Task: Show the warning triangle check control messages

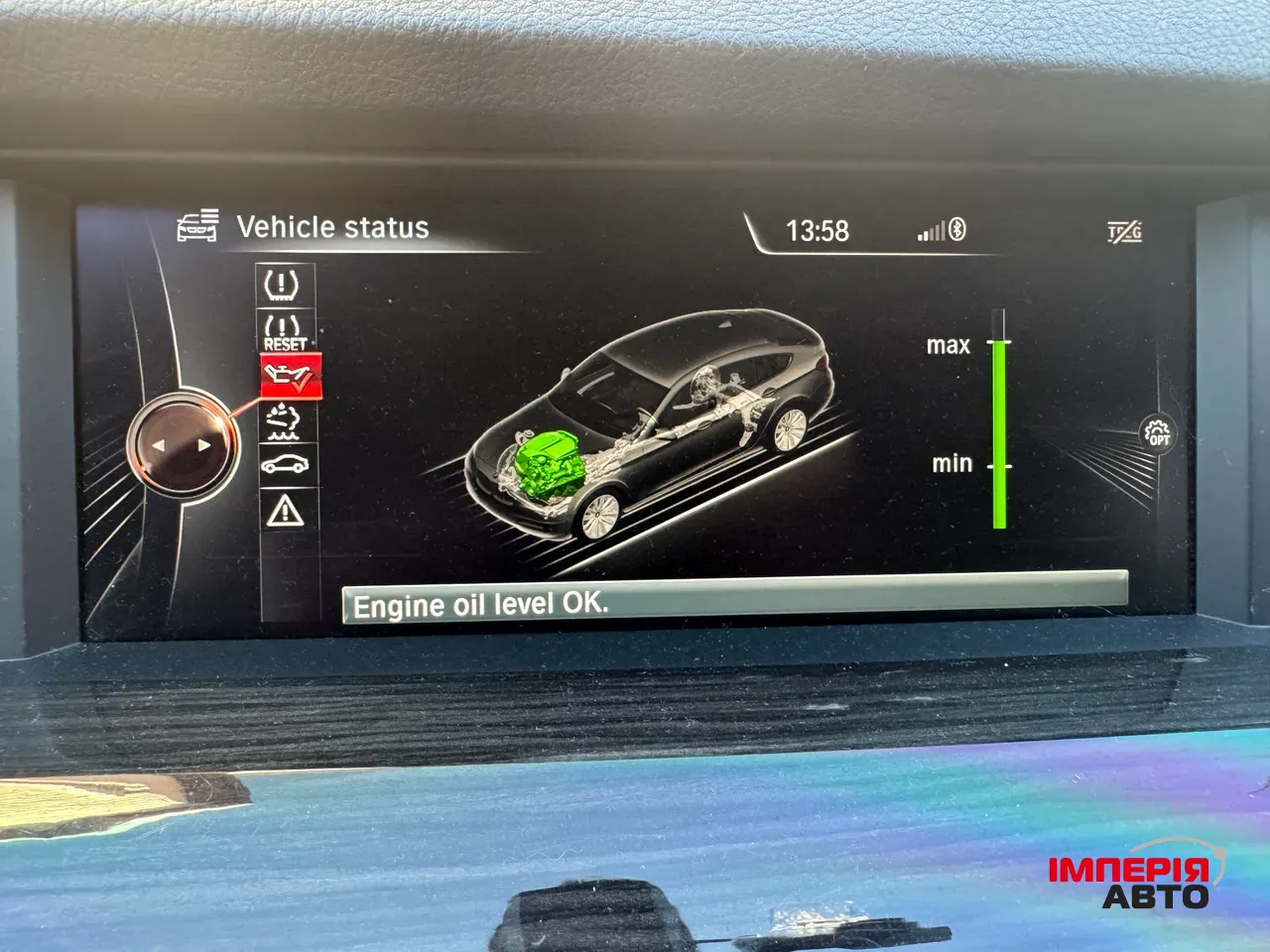Action: pyautogui.click(x=286, y=511)
